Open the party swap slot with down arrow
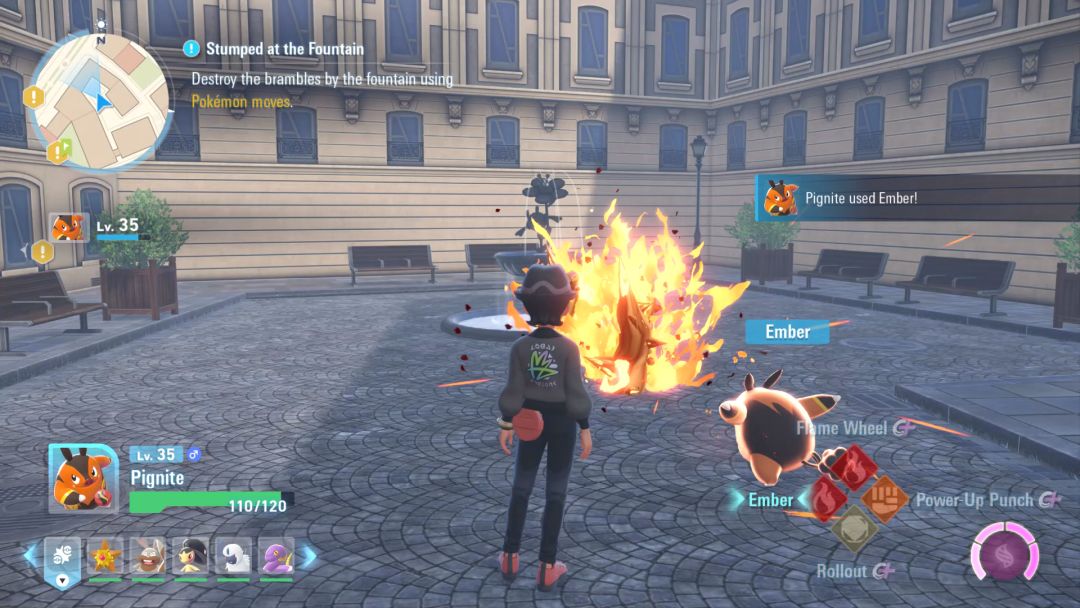Image resolution: width=1080 pixels, height=608 pixels. coord(62,560)
